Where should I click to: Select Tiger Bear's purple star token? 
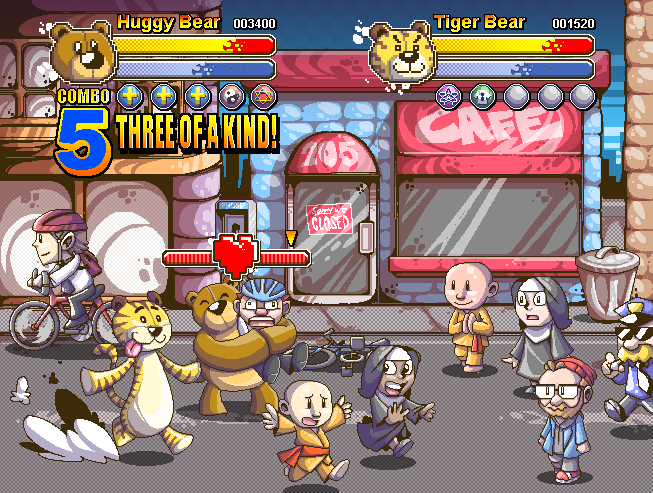pos(448,96)
